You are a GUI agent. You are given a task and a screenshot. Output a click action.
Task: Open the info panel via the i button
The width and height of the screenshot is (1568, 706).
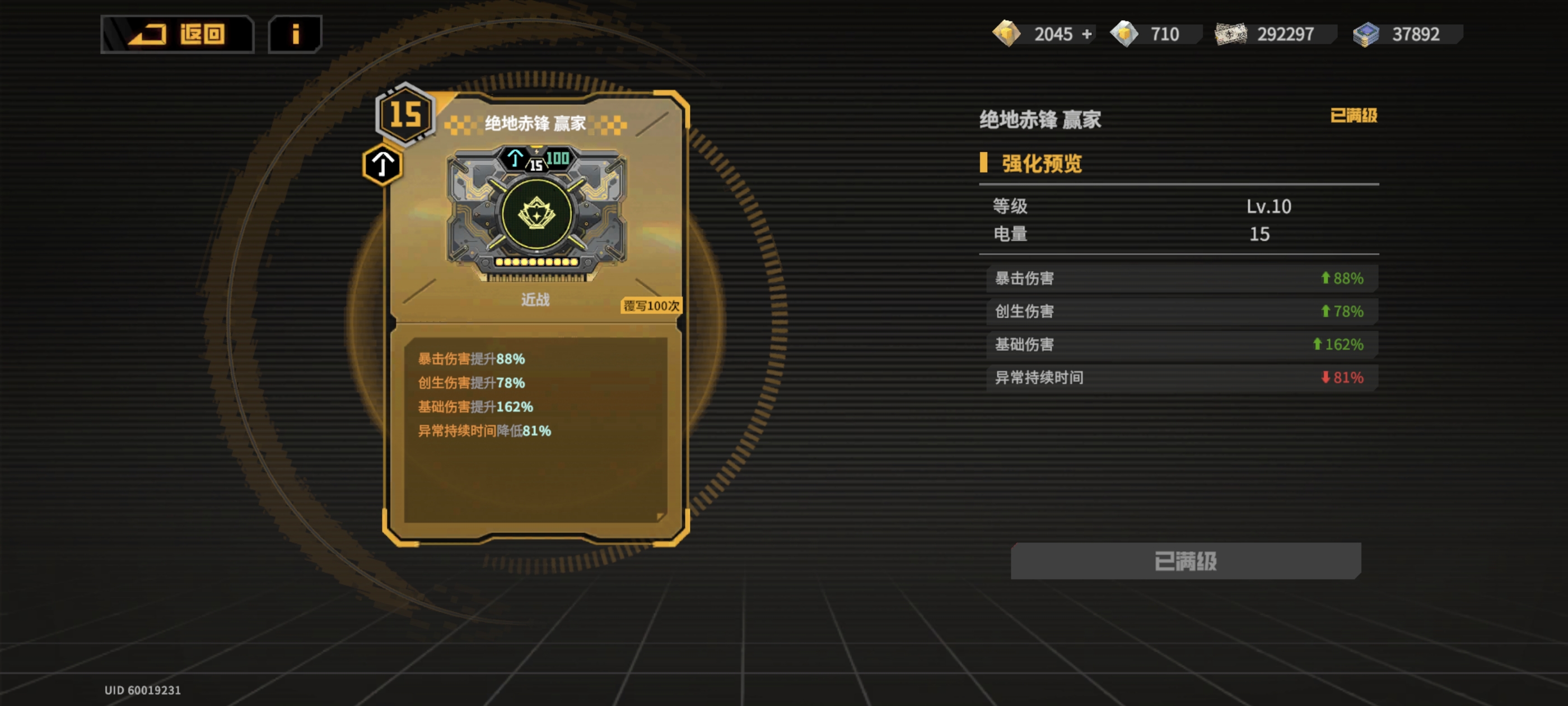295,34
